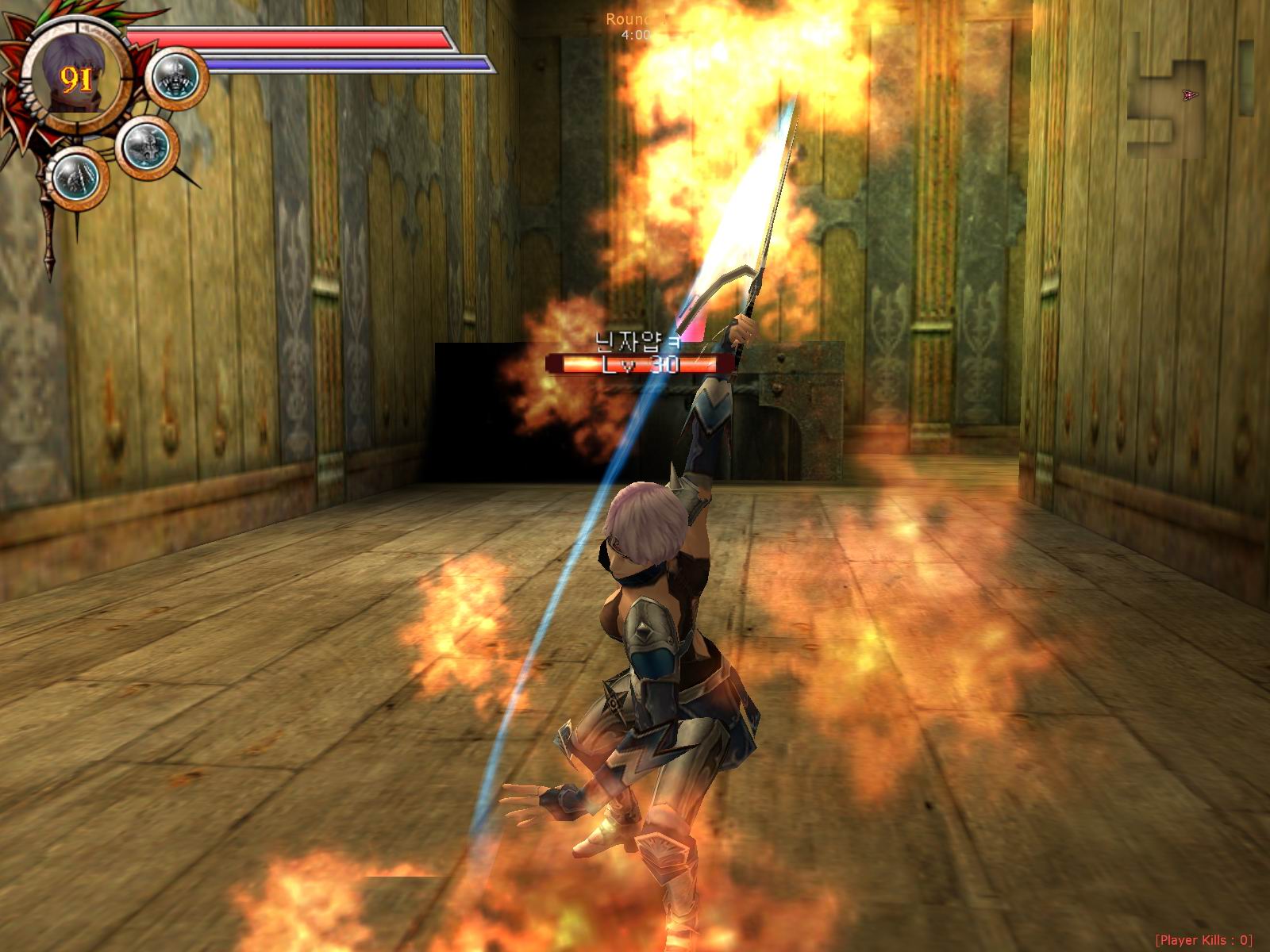Activate the skull and ribcage skill orb
This screenshot has width=1270, height=952.
point(175,79)
